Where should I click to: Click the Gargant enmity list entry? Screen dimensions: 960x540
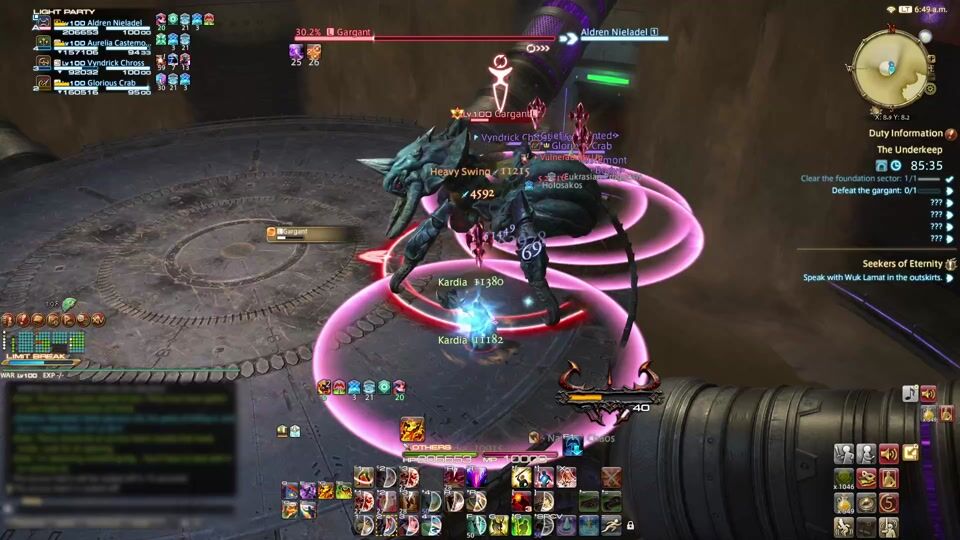tap(309, 233)
